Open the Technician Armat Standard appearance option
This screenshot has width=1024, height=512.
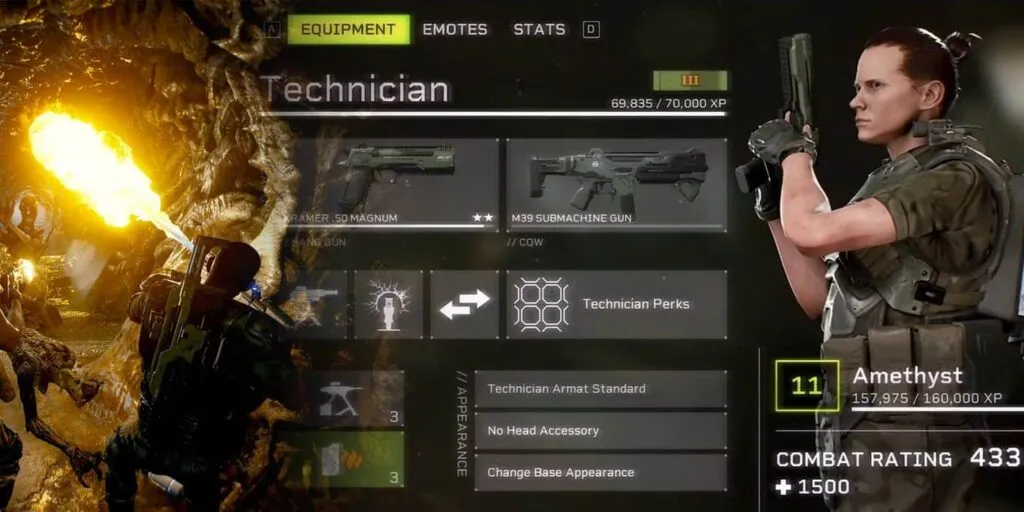(600, 389)
